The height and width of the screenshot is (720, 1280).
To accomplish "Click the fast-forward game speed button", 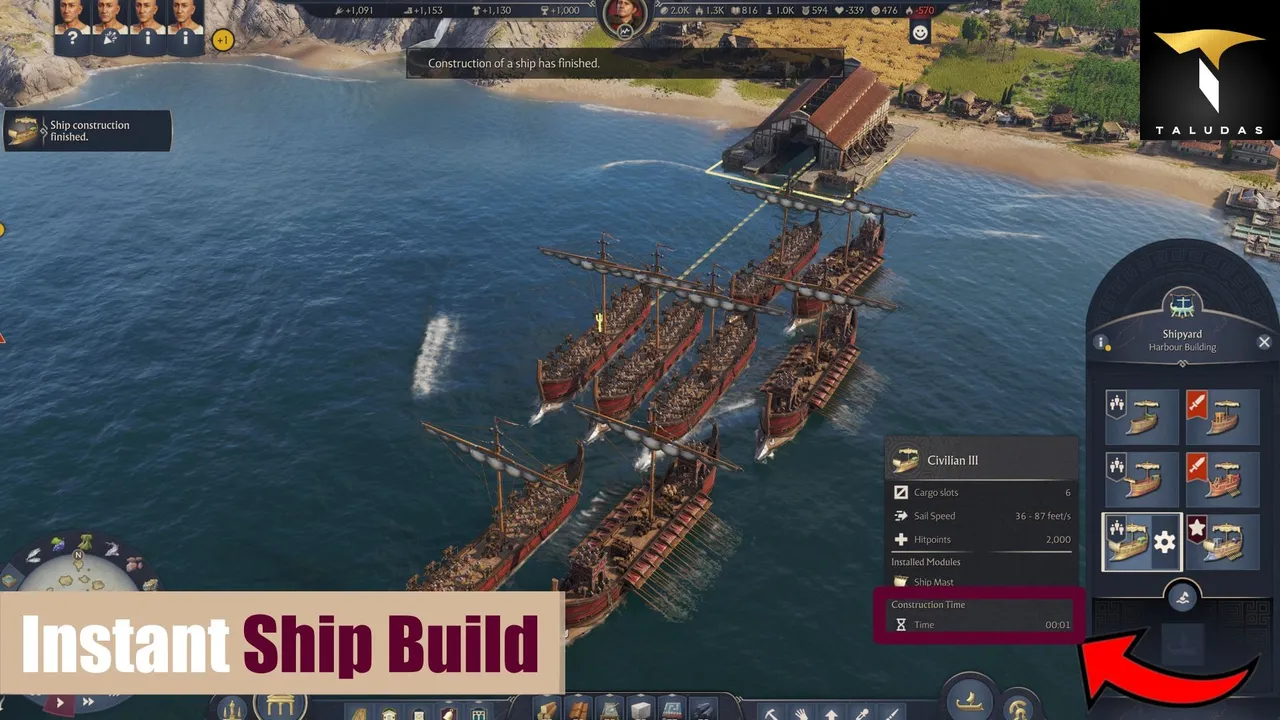I will [x=88, y=703].
